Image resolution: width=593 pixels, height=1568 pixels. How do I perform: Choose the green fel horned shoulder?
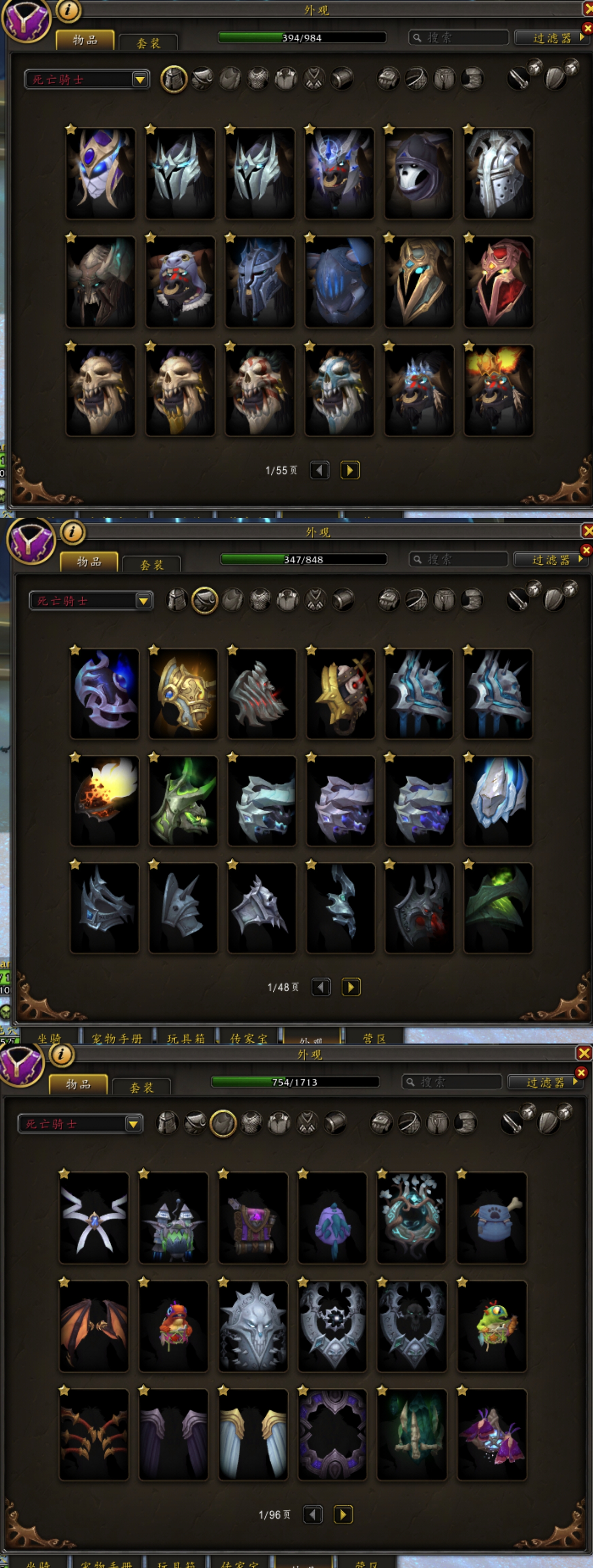click(x=183, y=800)
